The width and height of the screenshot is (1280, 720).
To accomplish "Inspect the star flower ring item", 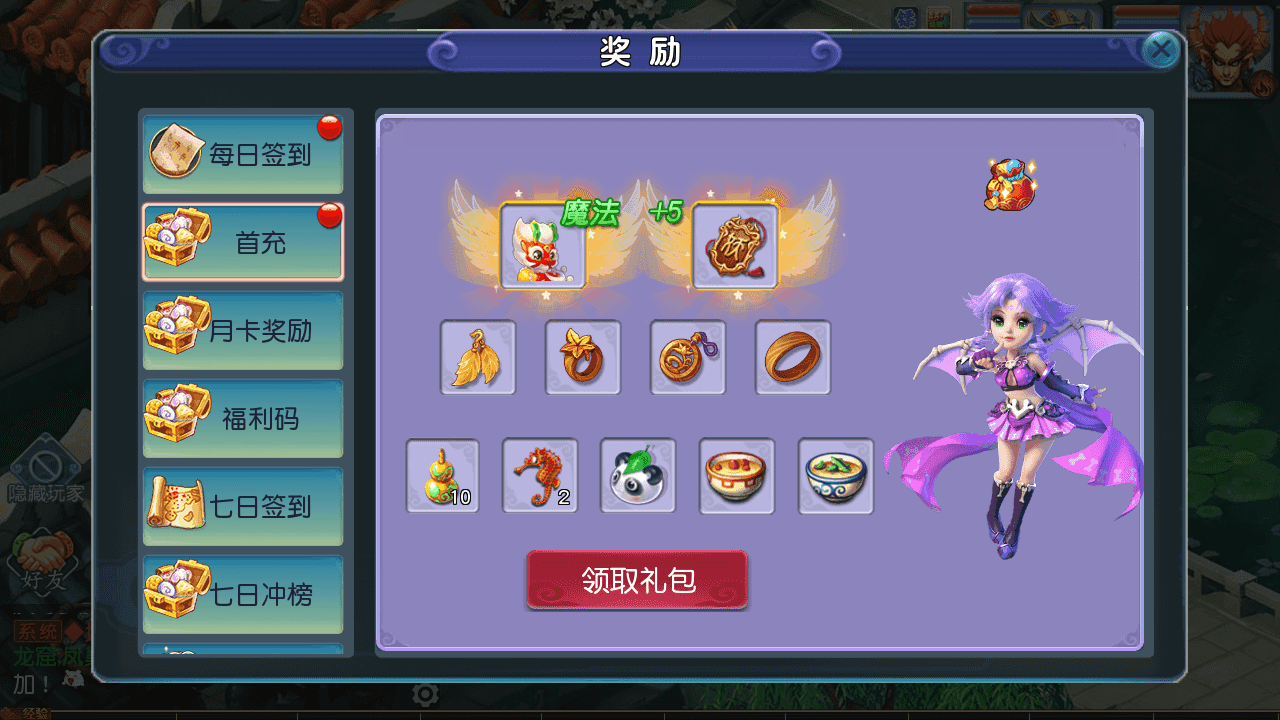I will click(x=583, y=357).
